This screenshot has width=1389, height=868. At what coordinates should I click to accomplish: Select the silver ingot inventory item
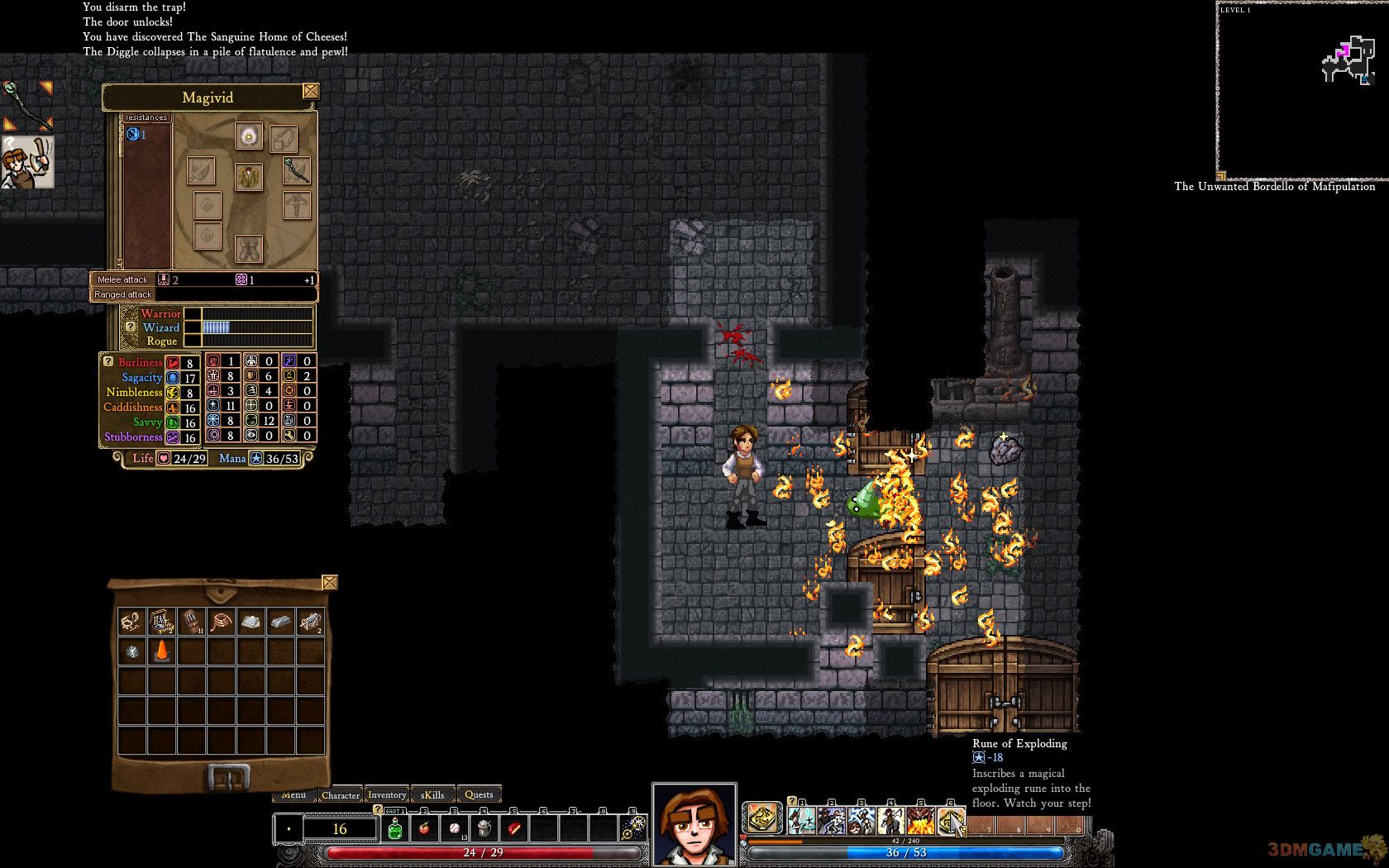point(280,621)
